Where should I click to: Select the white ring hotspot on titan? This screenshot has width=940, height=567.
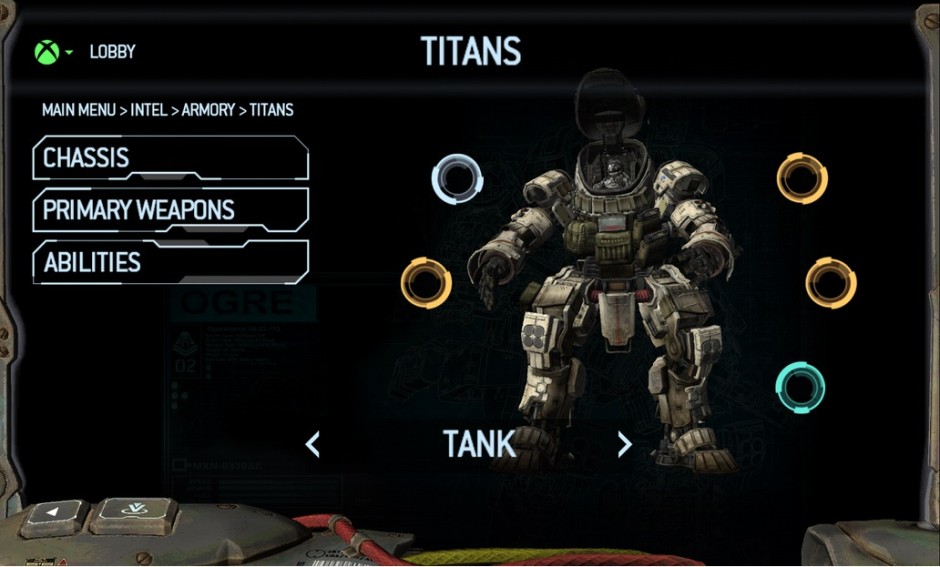[x=457, y=179]
